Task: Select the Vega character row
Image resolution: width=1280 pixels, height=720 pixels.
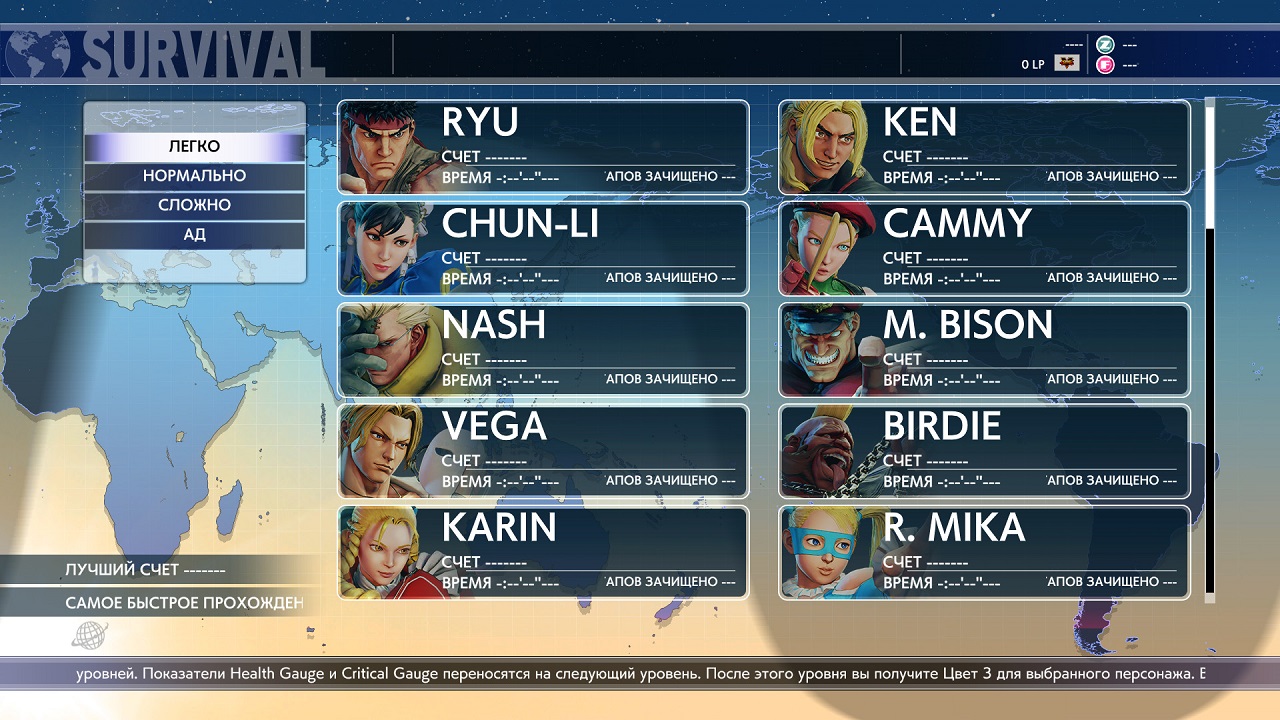Action: click(543, 451)
